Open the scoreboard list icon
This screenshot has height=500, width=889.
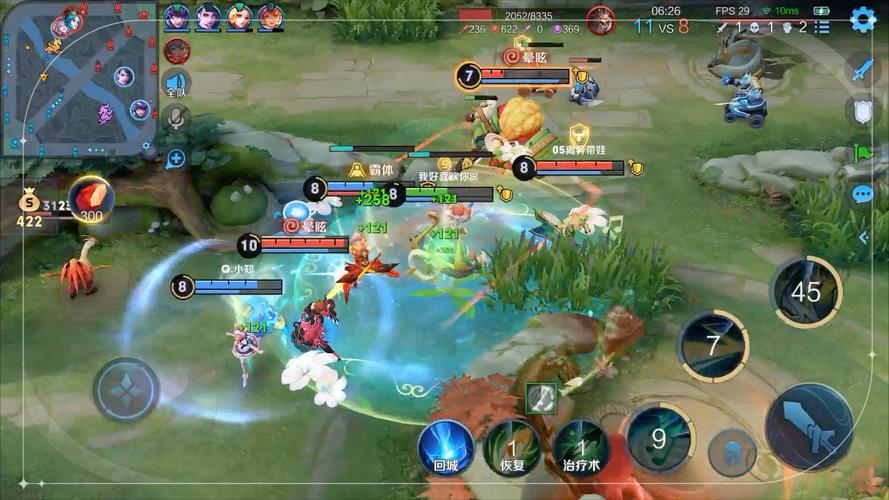(x=821, y=27)
